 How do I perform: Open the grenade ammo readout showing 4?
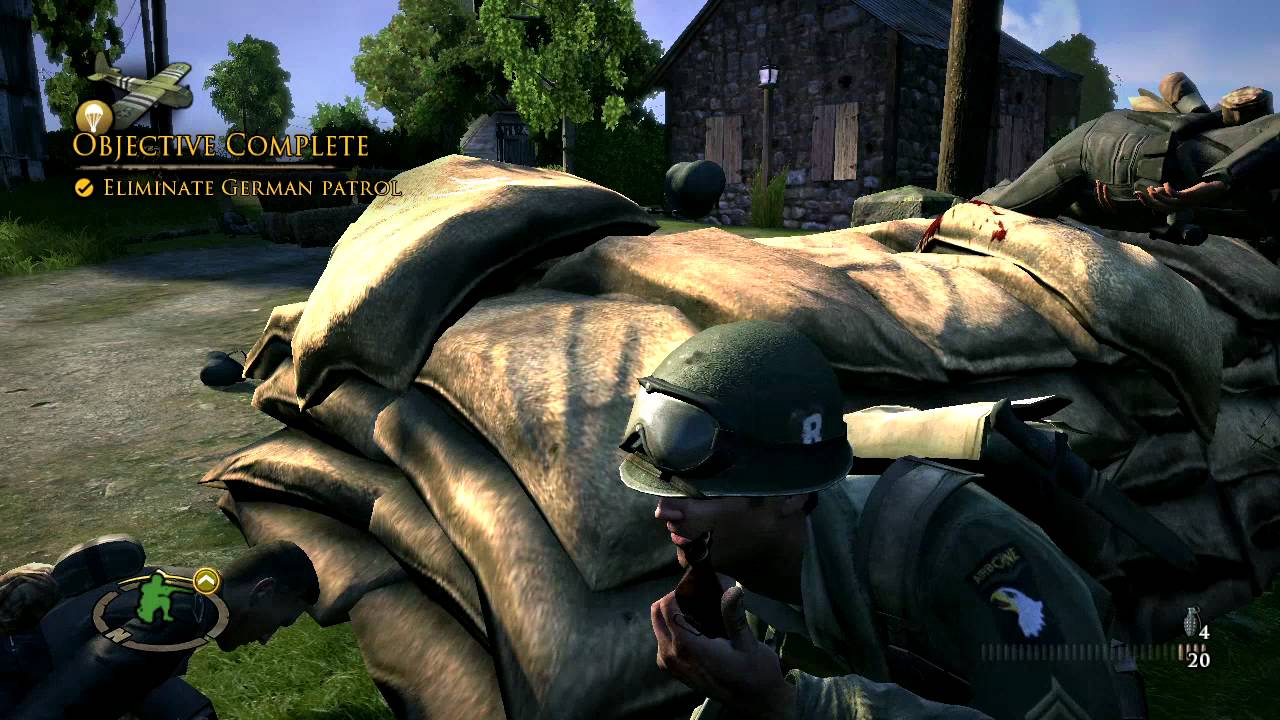1205,632
